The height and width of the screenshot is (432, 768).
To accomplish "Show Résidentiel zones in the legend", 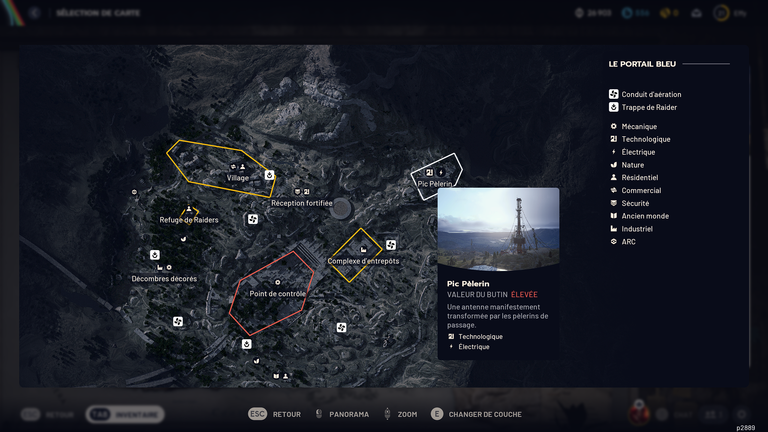I will [x=640, y=178].
